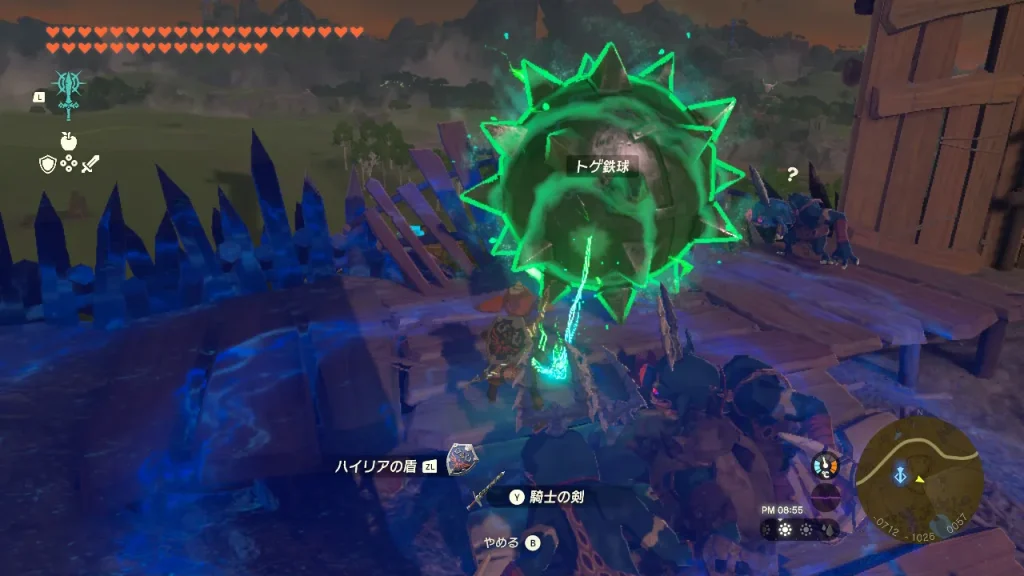Open the shield quick-select icon
The width and height of the screenshot is (1024, 576).
click(x=46, y=164)
